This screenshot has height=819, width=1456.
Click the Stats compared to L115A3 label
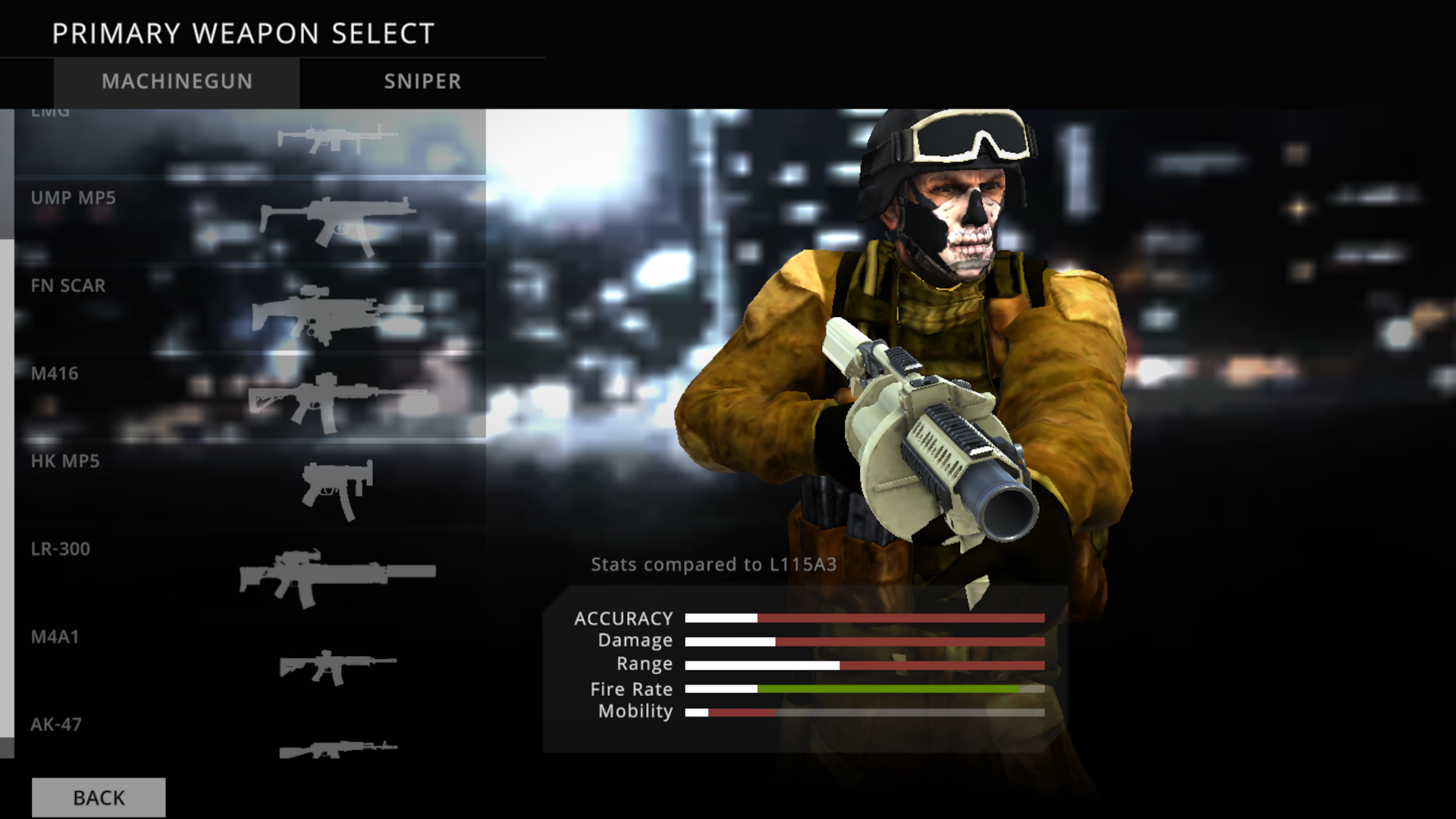tap(714, 565)
